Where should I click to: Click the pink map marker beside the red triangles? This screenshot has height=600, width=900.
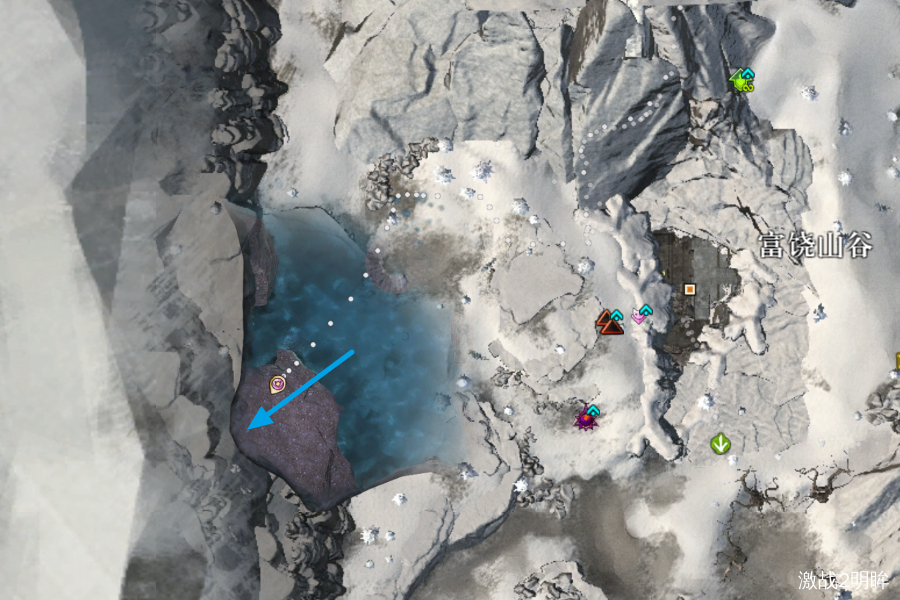point(640,316)
